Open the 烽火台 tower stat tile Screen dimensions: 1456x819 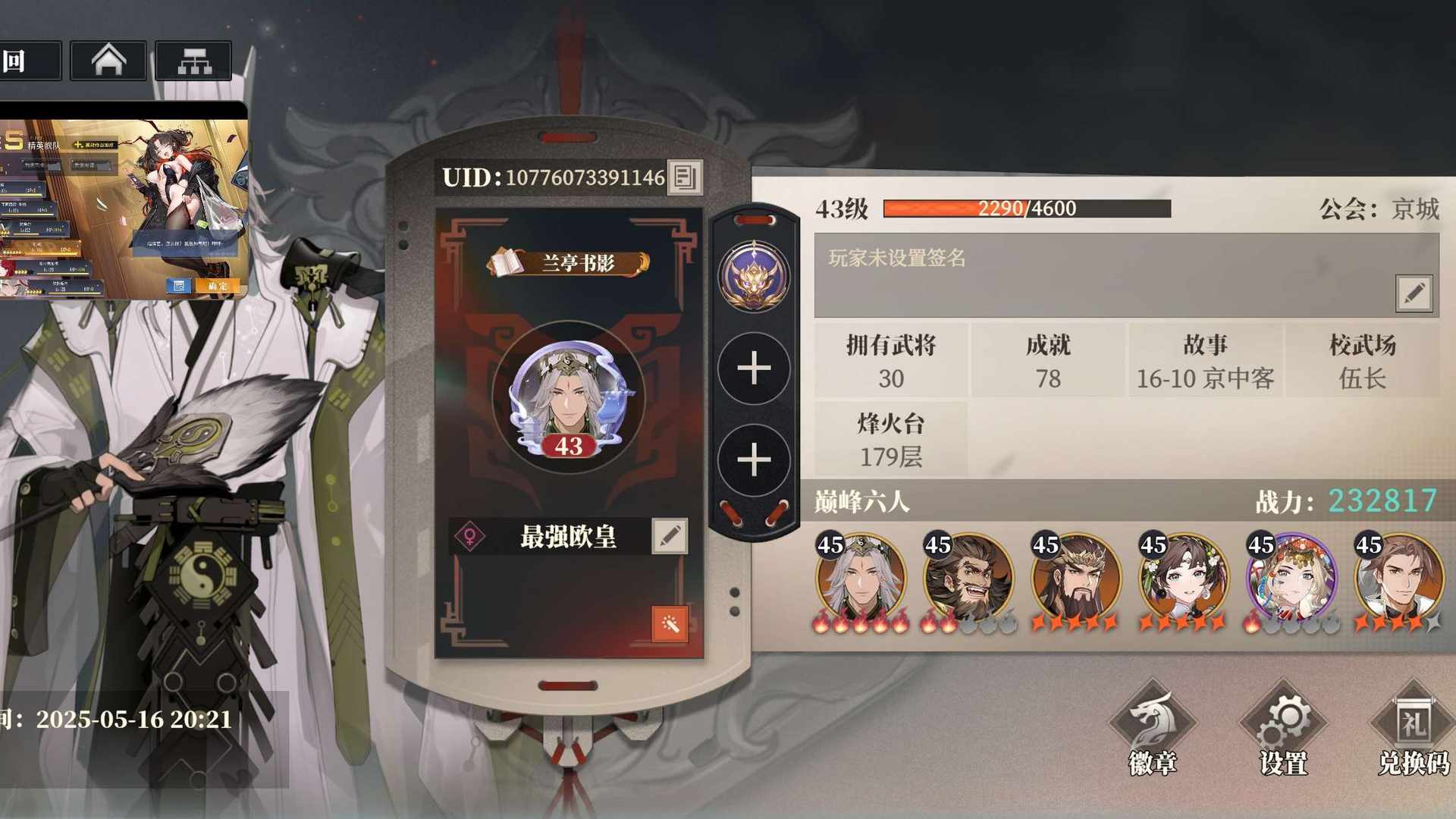pyautogui.click(x=891, y=440)
